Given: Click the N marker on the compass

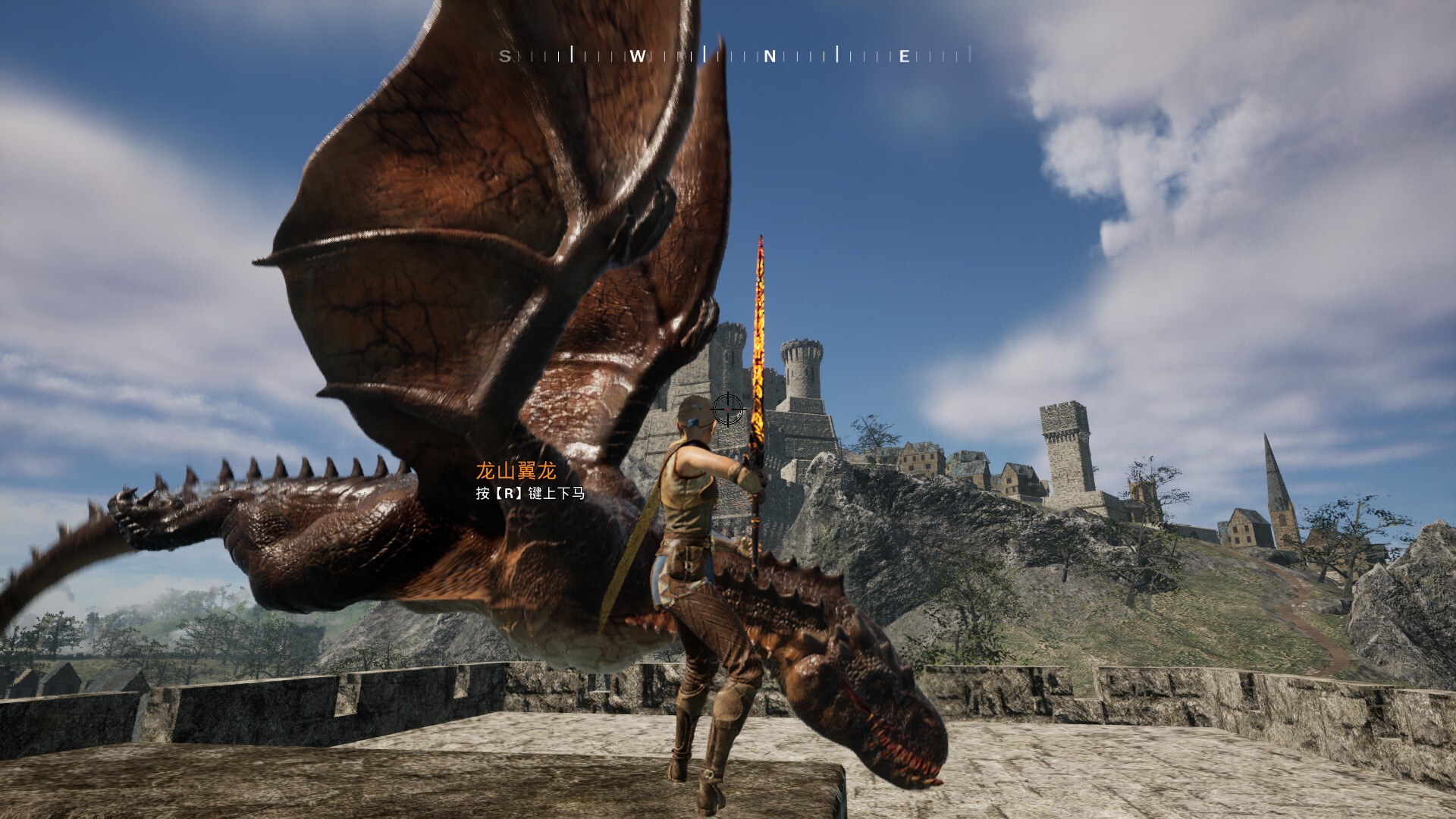Looking at the screenshot, I should [x=768, y=55].
